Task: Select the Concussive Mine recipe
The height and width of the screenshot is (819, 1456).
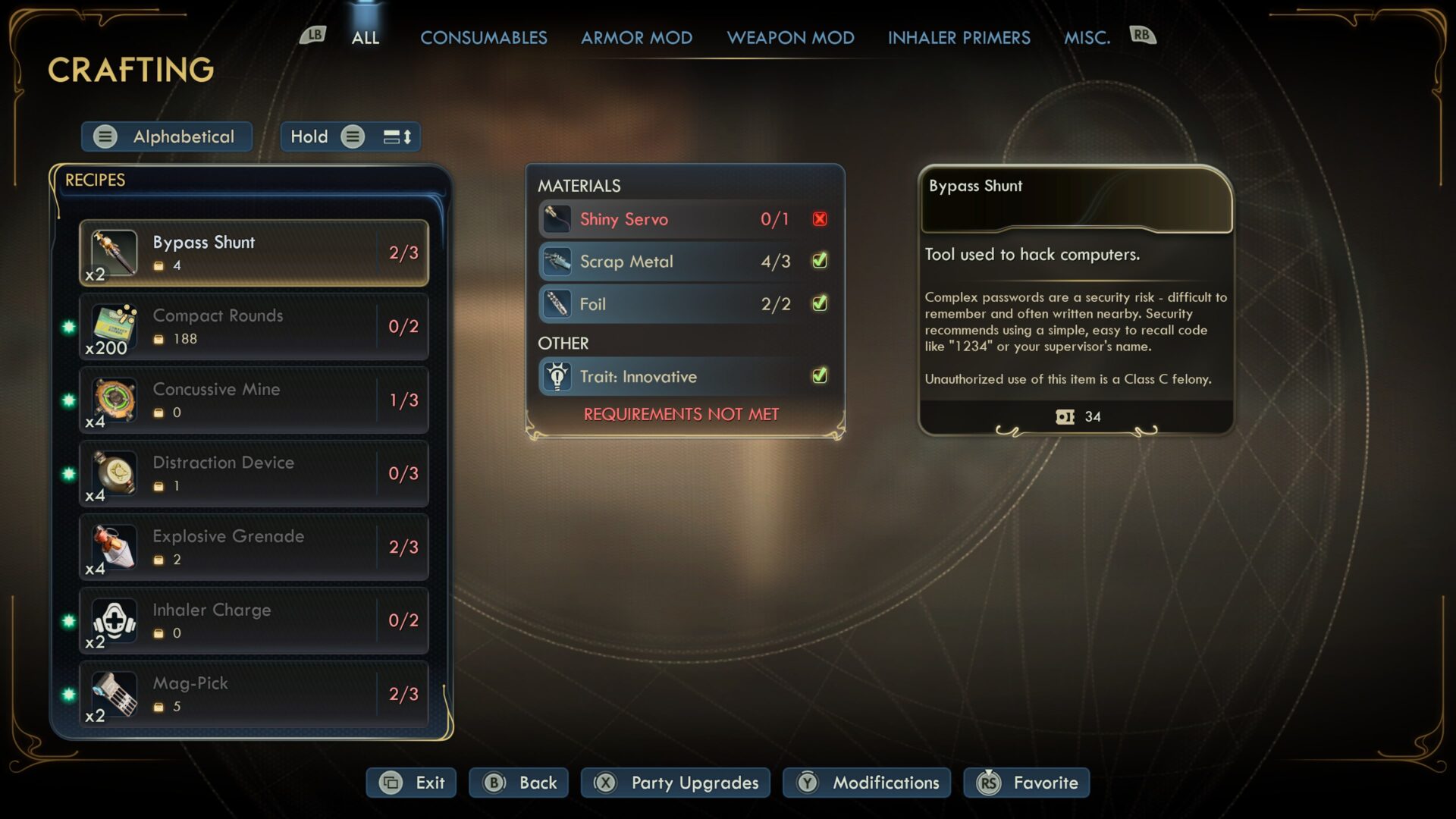Action: [254, 400]
